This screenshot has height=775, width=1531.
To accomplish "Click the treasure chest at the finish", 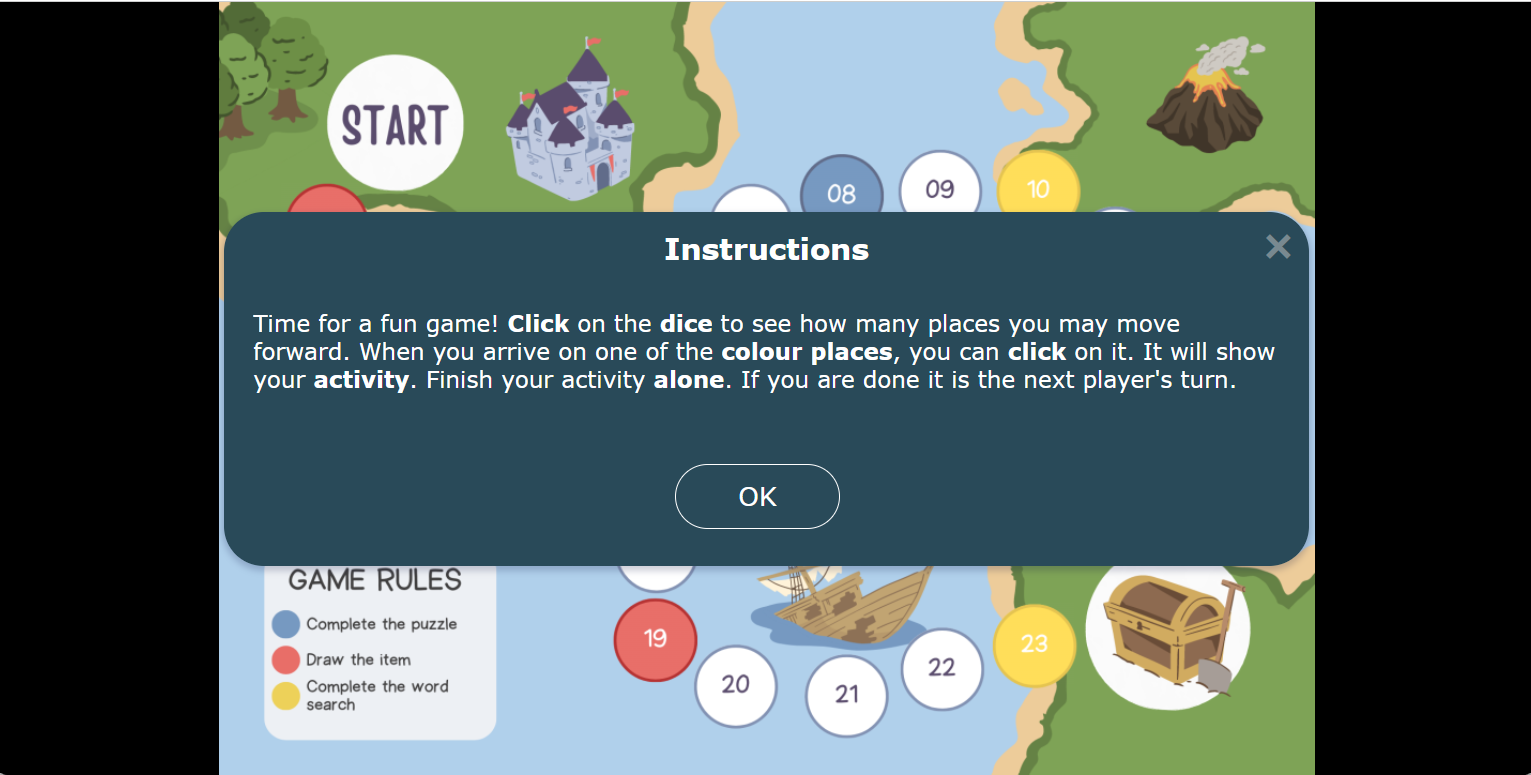I will tap(1165, 630).
